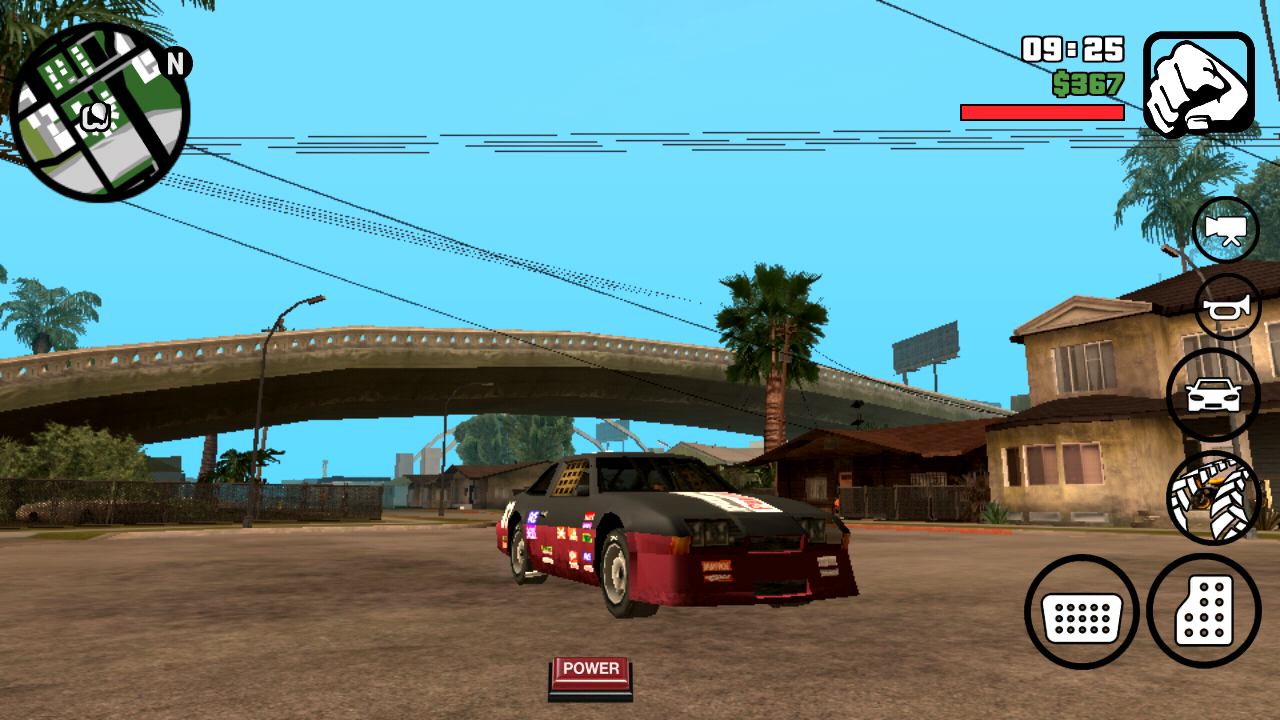The height and width of the screenshot is (720, 1280).
Task: Tap the red health bar
Action: click(x=1042, y=113)
